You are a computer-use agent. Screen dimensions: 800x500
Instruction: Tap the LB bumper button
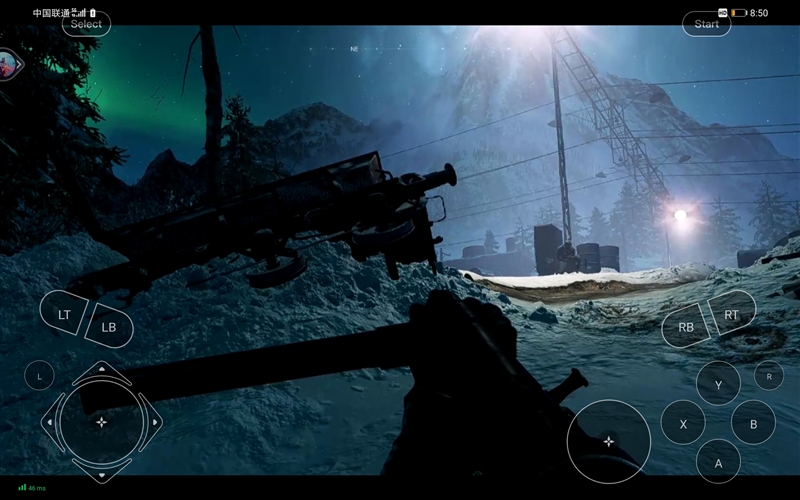coord(109,327)
